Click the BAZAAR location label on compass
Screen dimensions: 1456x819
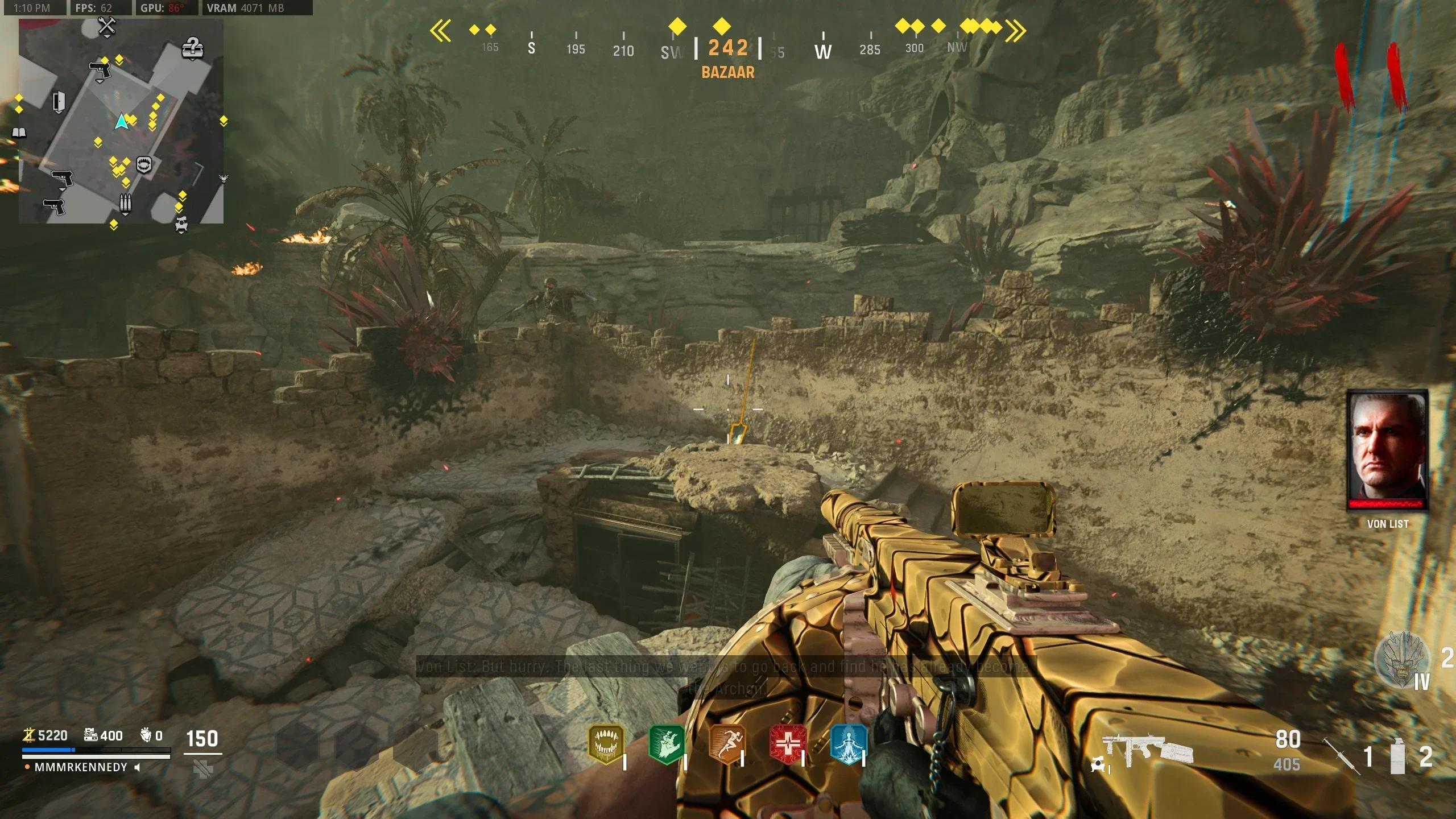(728, 72)
